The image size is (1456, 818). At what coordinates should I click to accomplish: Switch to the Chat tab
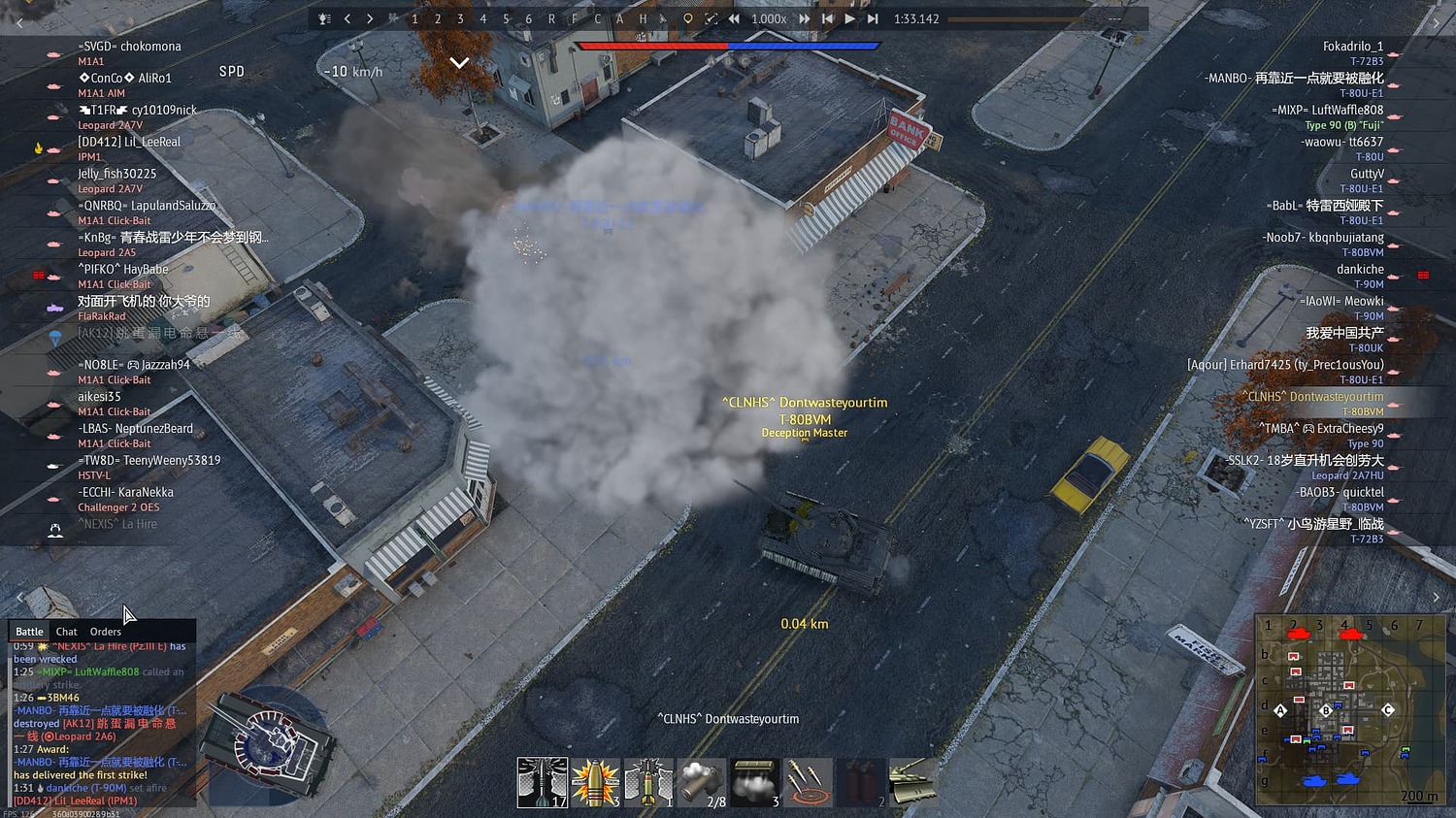point(65,631)
